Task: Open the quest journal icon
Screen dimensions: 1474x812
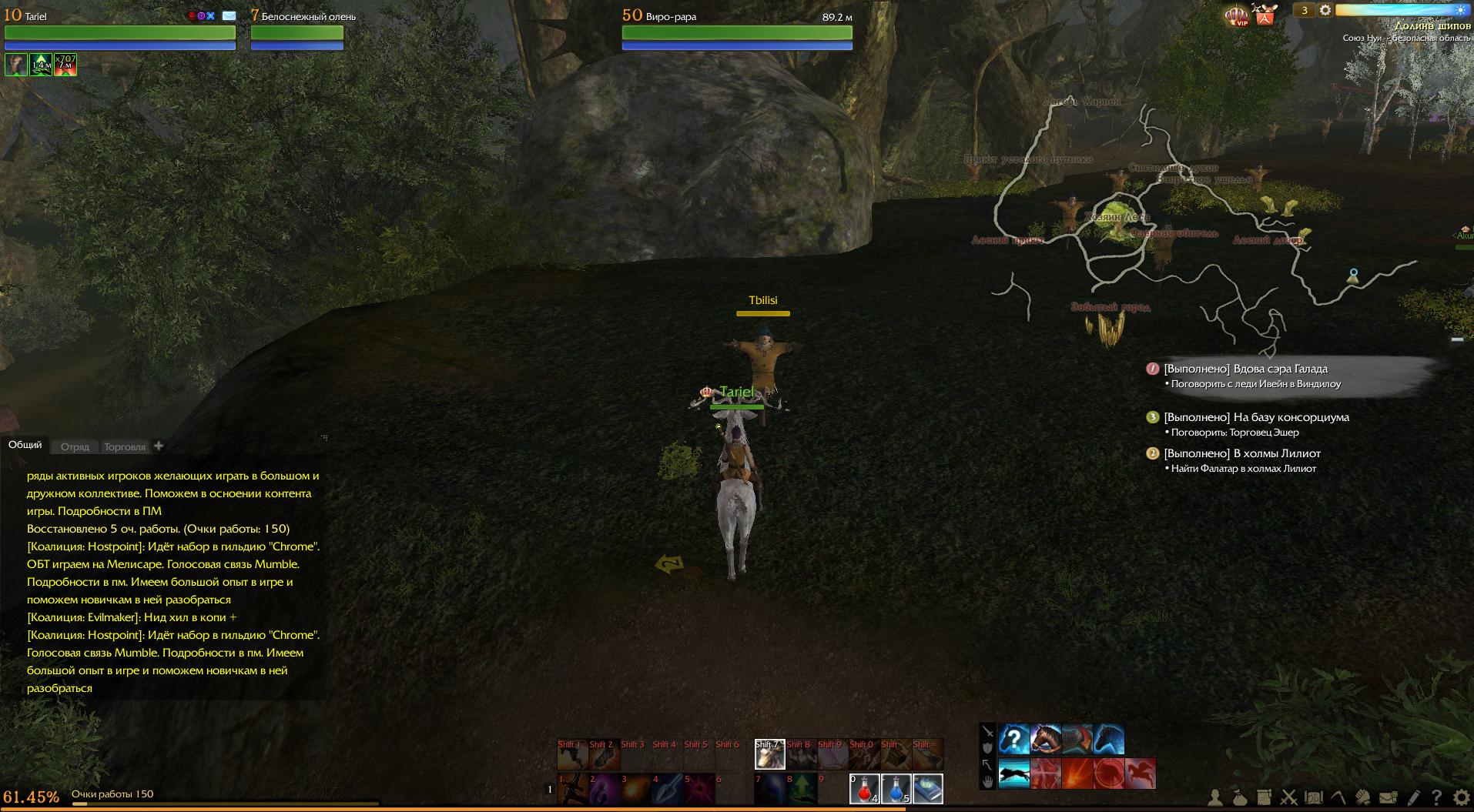Action: point(1263,798)
